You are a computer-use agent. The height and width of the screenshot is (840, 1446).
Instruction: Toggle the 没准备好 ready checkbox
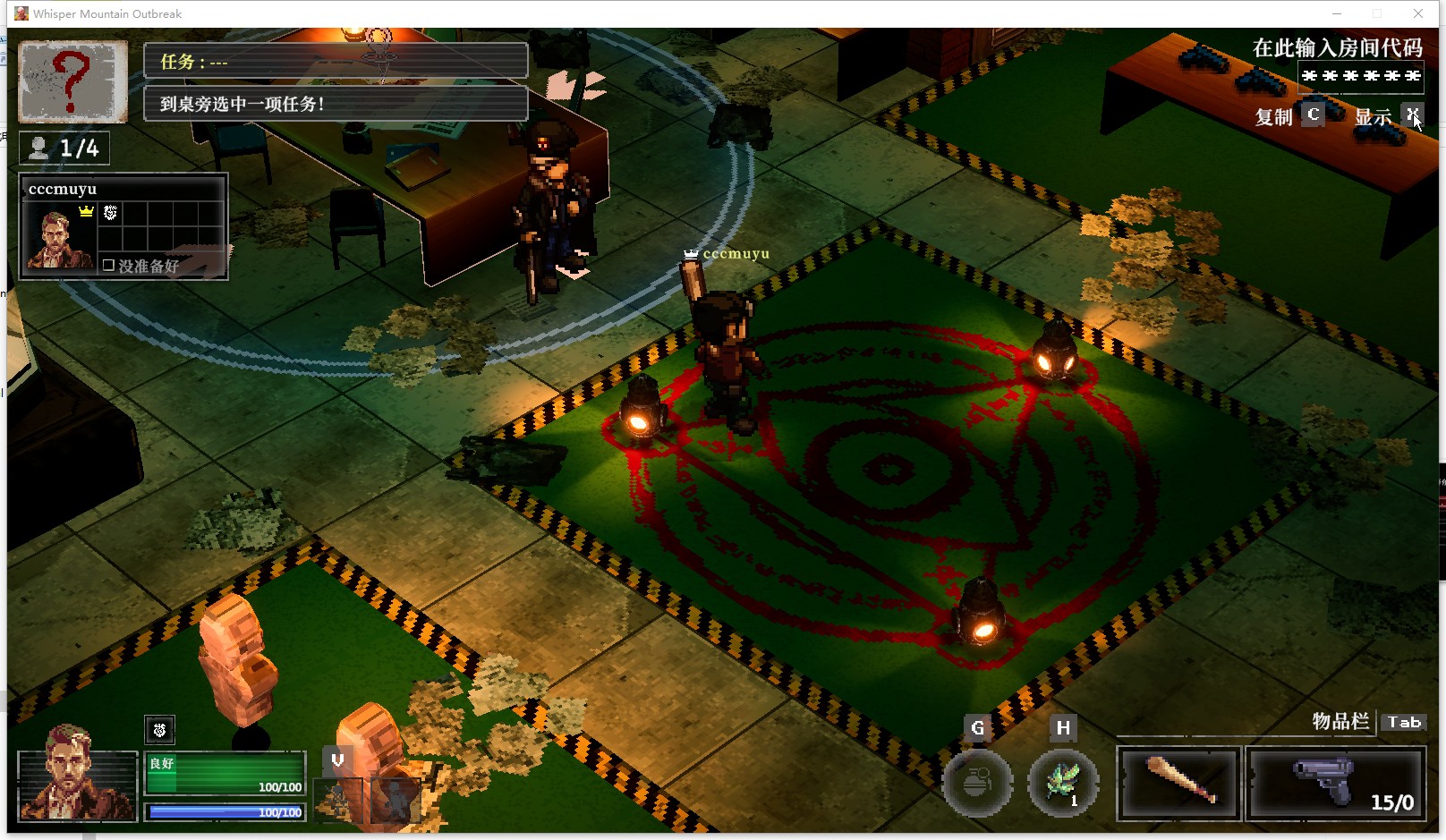[109, 266]
